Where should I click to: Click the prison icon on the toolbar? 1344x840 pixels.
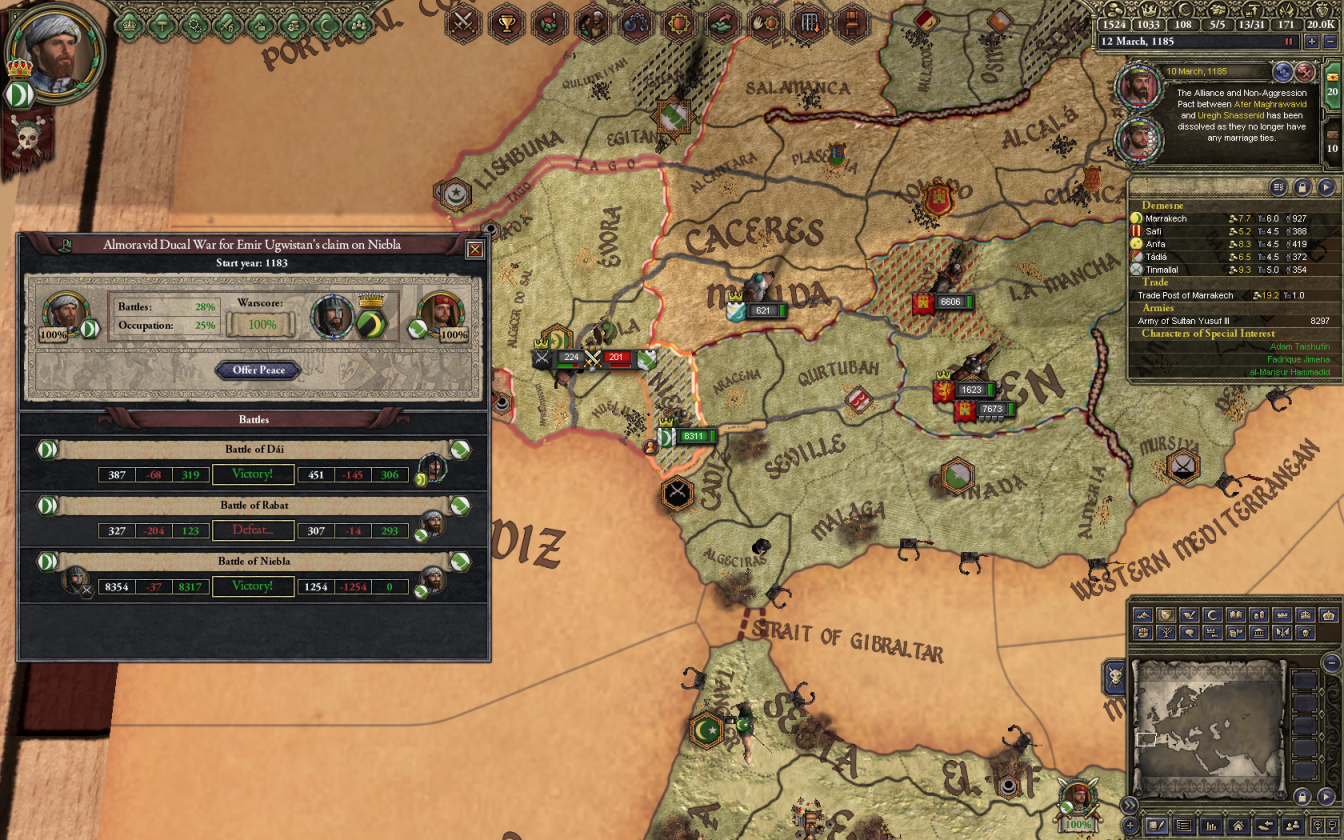click(x=636, y=24)
